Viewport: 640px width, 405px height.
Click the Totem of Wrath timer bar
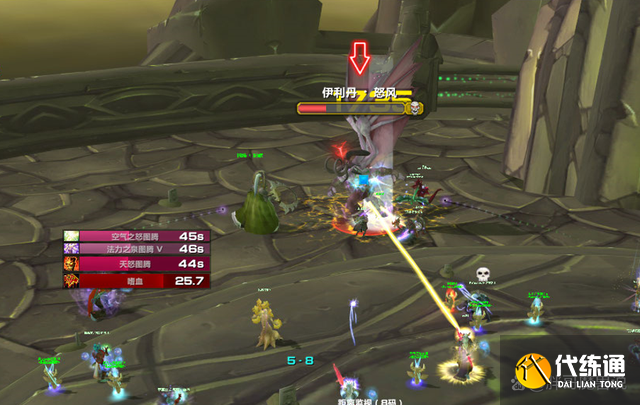(134, 263)
